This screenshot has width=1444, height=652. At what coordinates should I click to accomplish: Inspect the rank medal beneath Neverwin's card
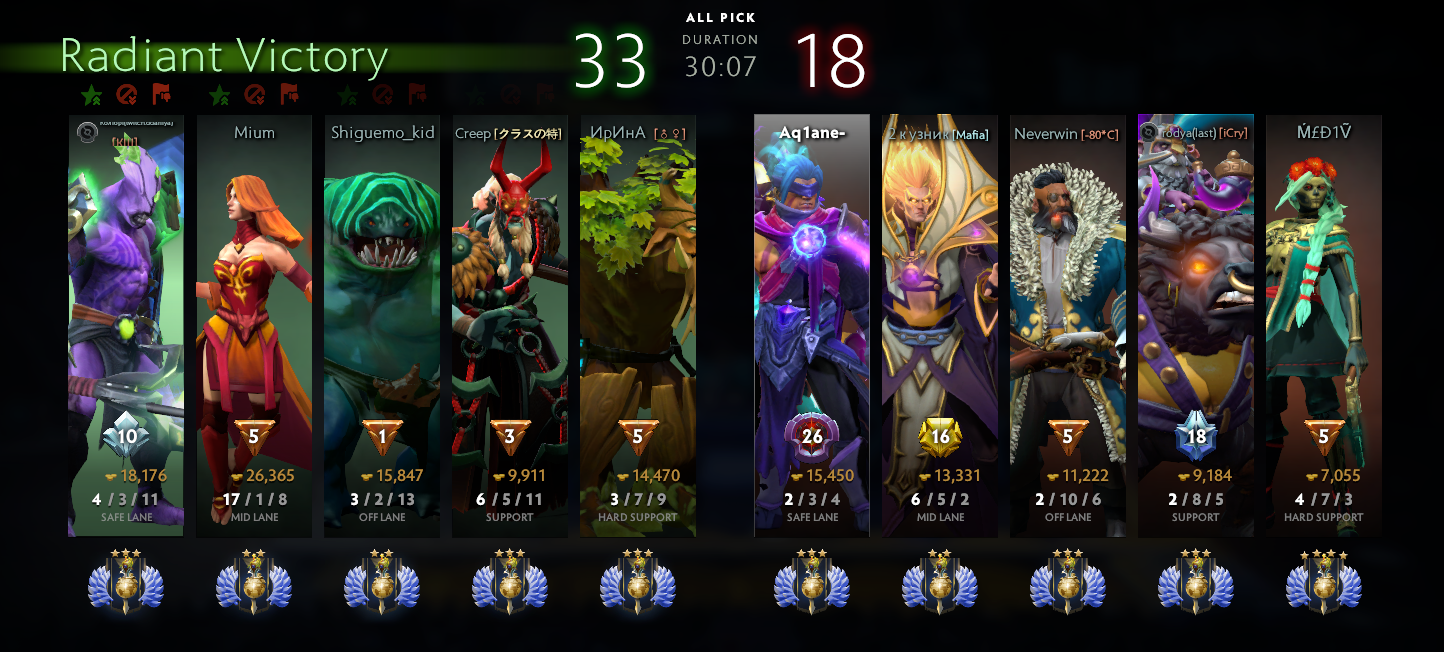coord(1068,583)
